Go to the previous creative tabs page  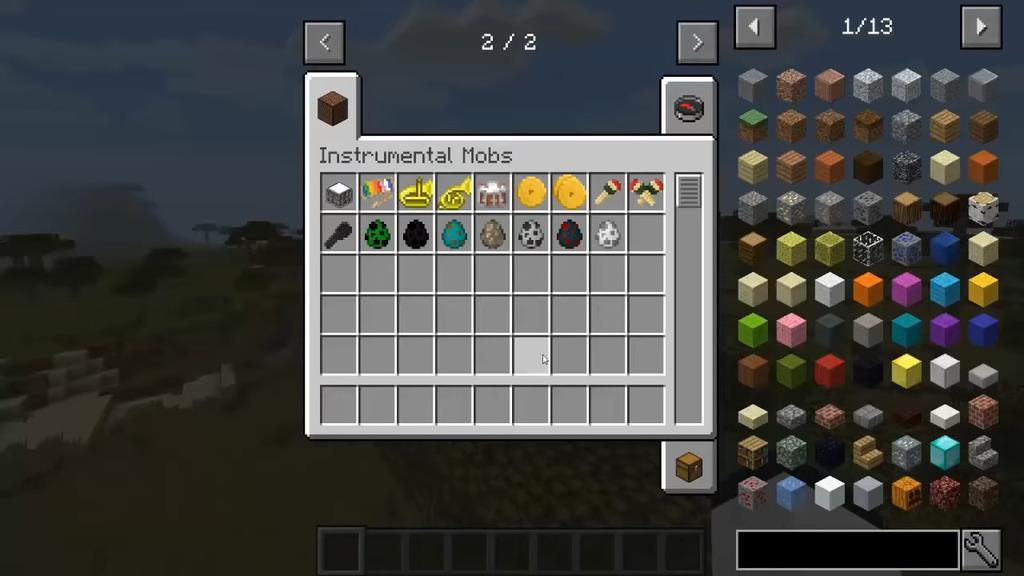point(324,43)
